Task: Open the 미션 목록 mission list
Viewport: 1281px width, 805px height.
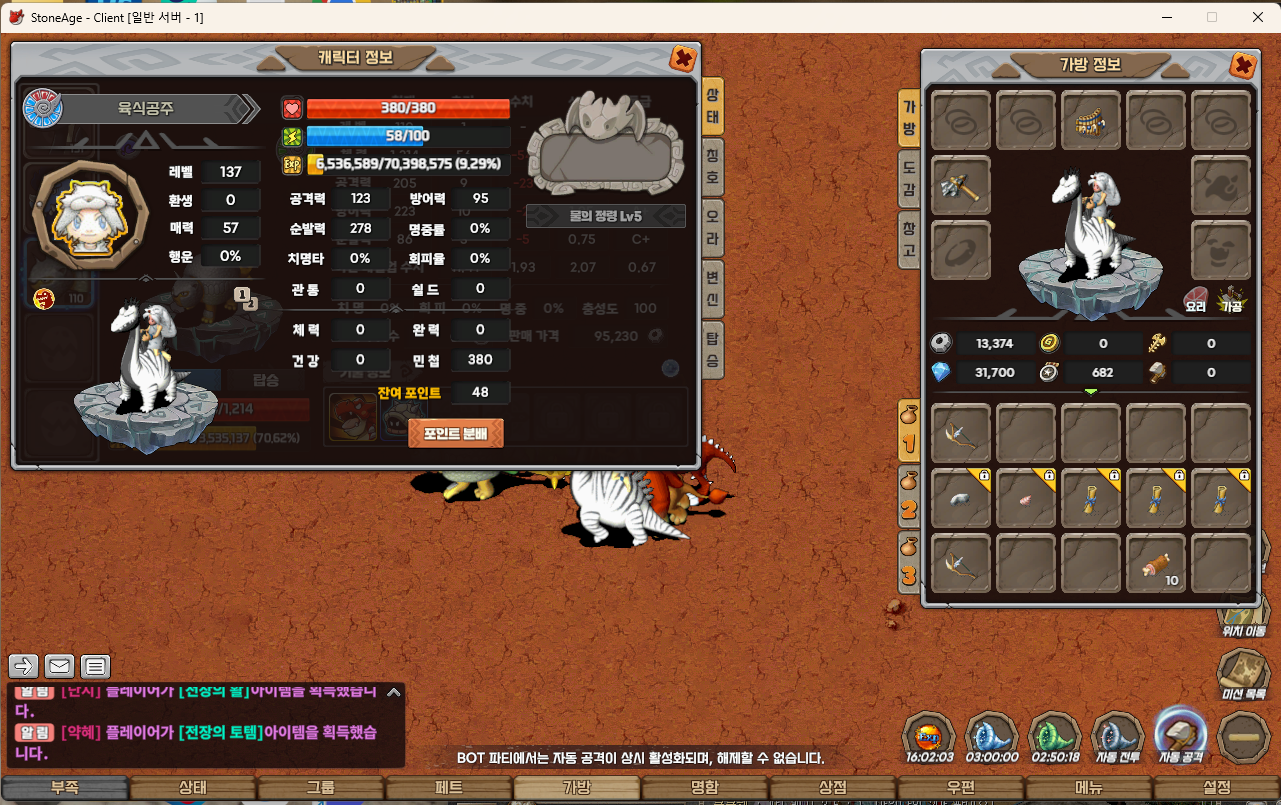Action: (1244, 675)
